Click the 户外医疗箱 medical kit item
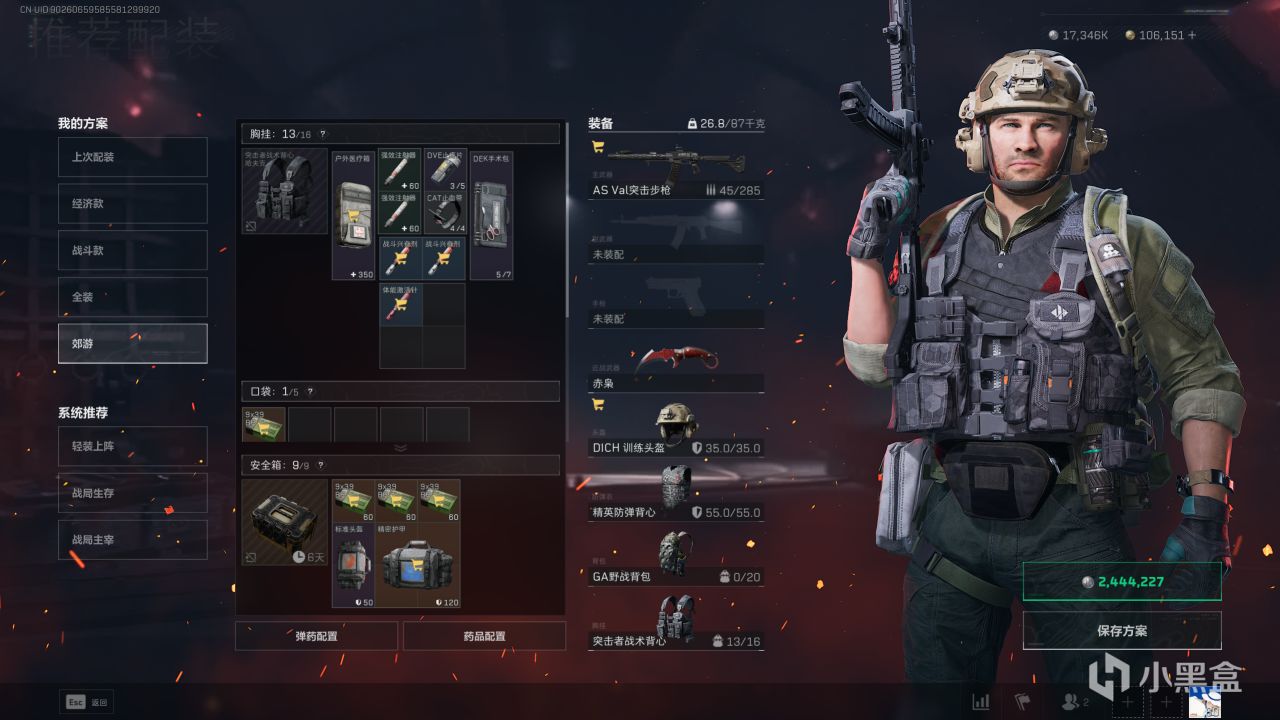This screenshot has height=720, width=1280. [353, 216]
